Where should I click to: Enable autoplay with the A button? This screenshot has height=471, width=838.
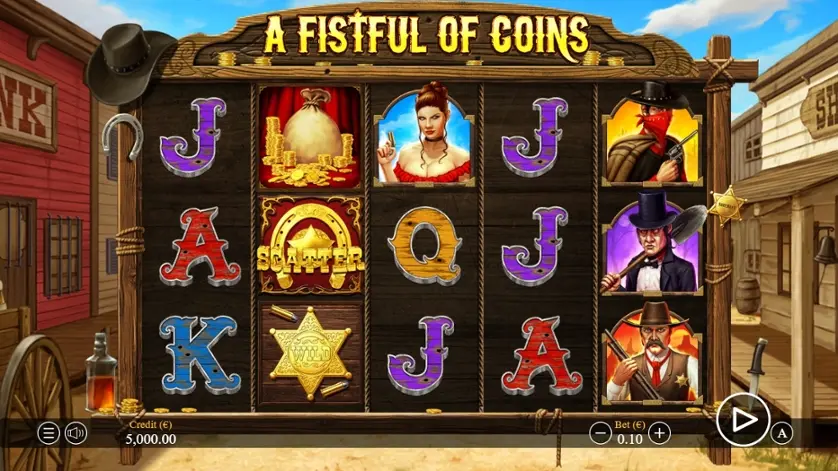pos(784,433)
